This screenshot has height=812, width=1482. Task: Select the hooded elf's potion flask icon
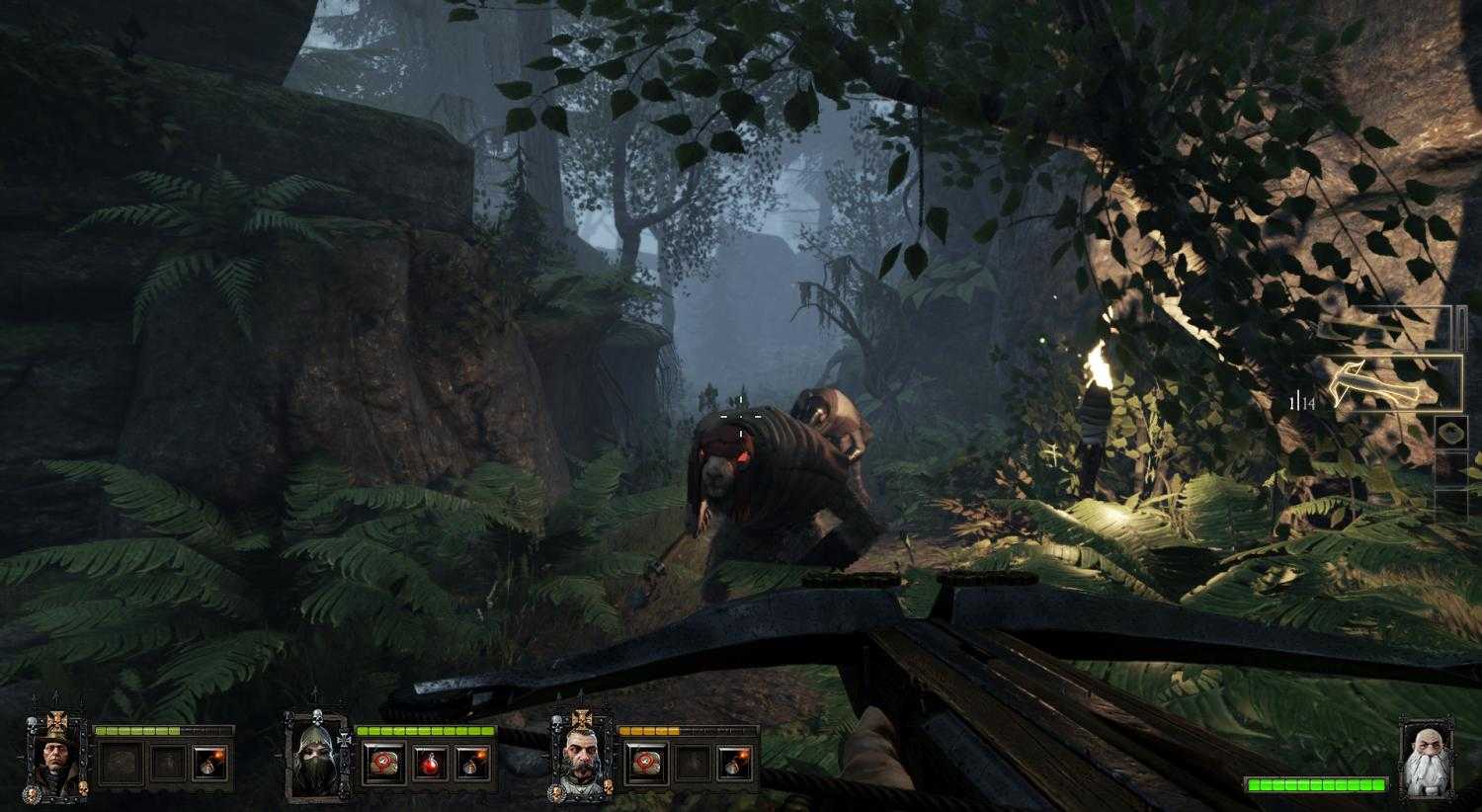click(430, 763)
